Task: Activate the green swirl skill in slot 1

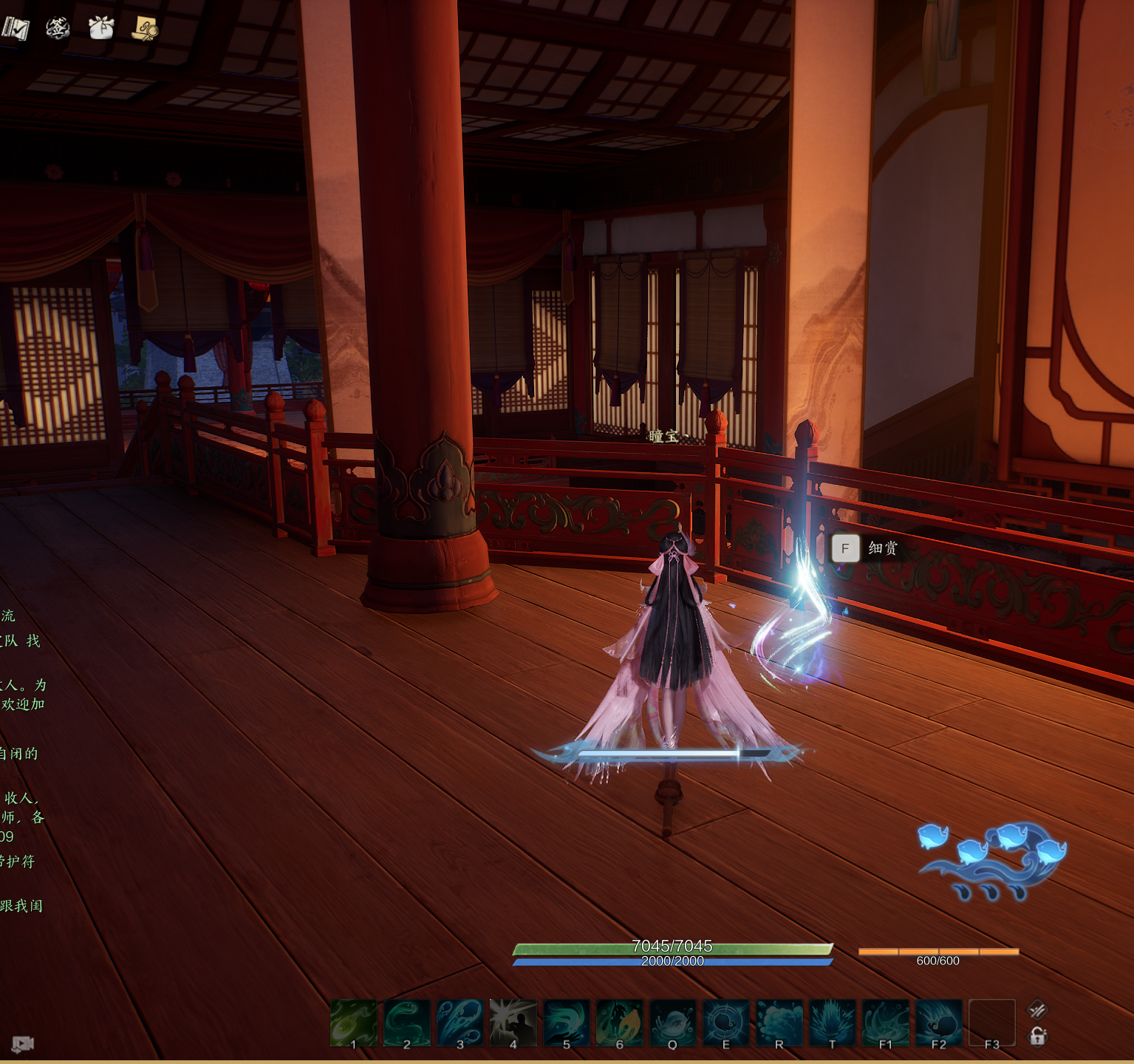Action: [354, 1023]
